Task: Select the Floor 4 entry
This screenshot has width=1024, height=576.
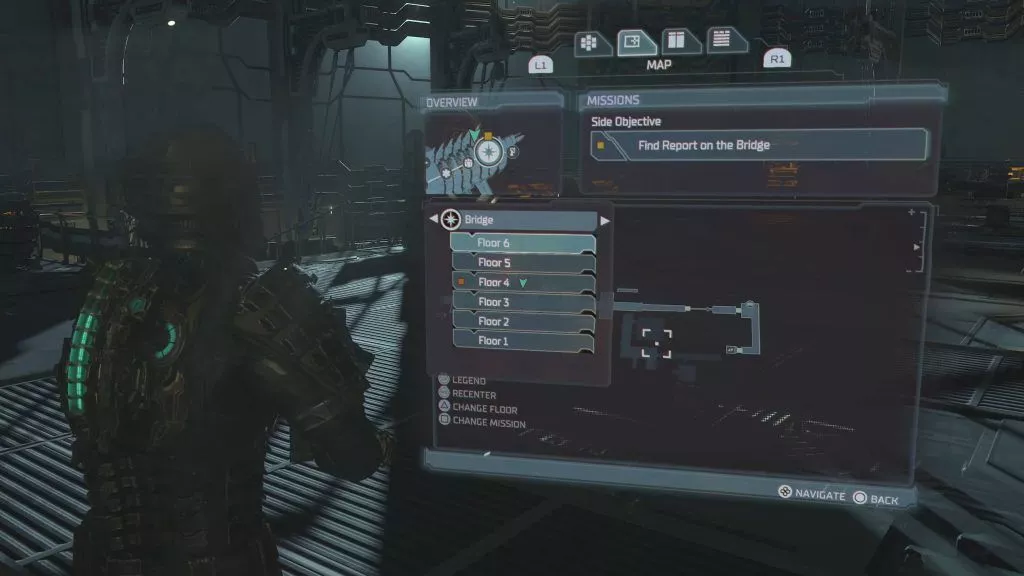Action: coord(522,282)
